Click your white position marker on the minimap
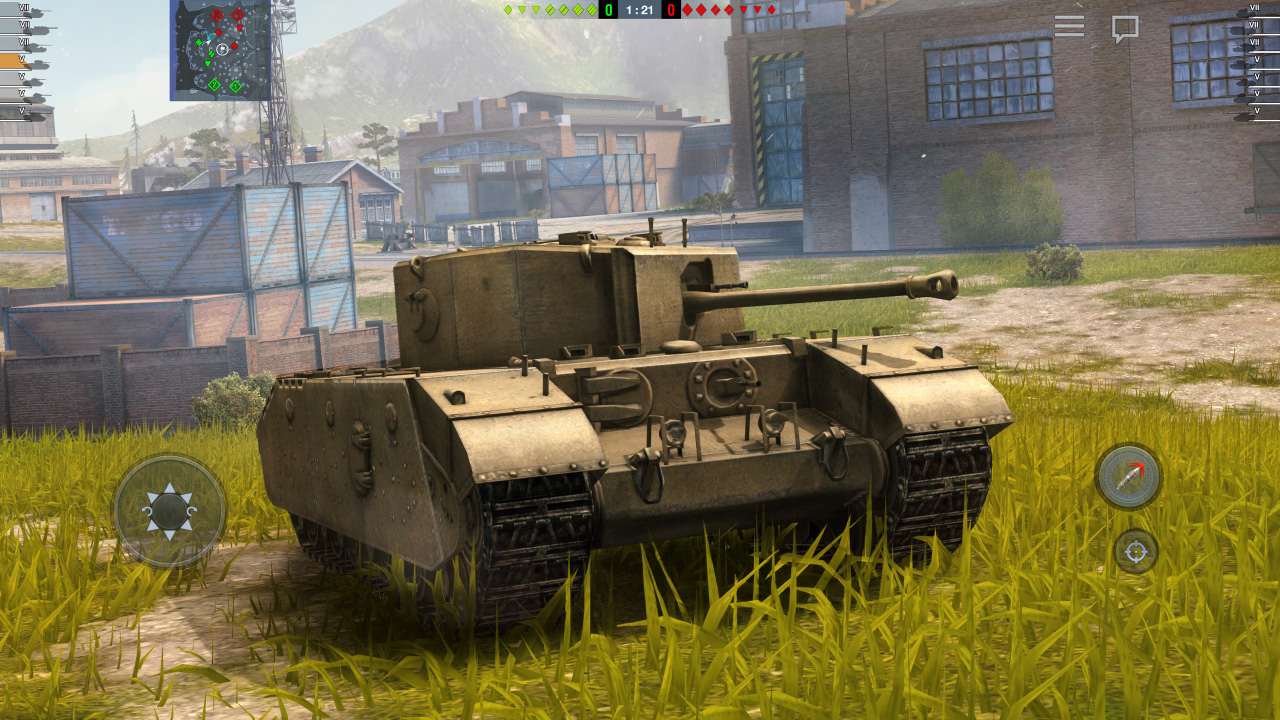The width and height of the screenshot is (1280, 720). 221,48
